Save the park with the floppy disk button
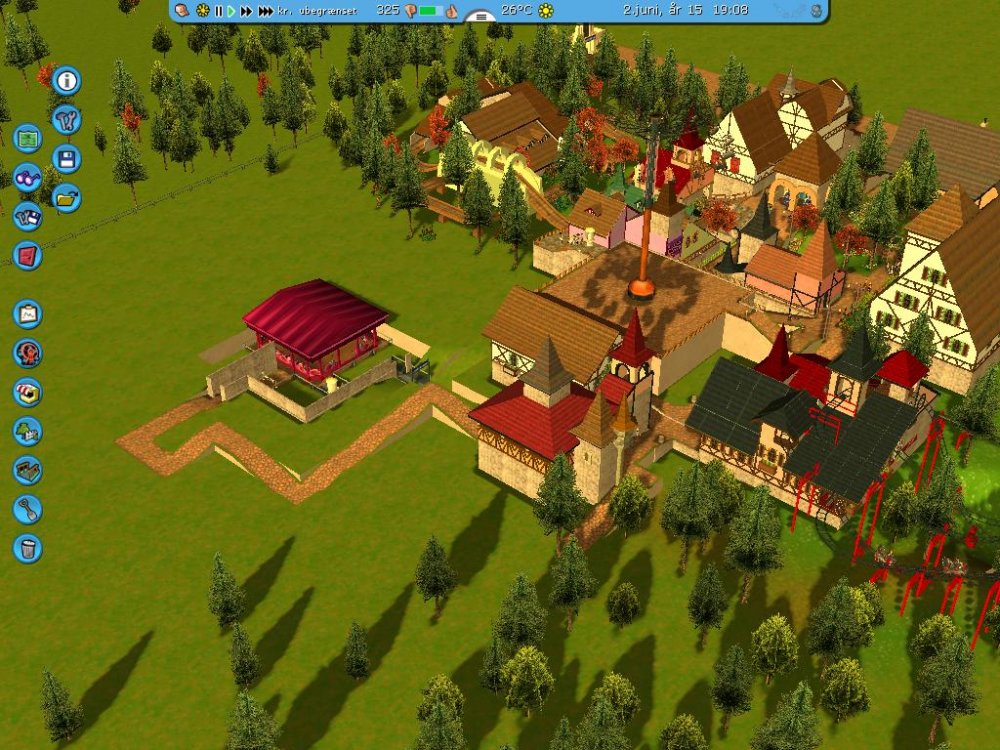The image size is (1000, 750). (x=66, y=159)
